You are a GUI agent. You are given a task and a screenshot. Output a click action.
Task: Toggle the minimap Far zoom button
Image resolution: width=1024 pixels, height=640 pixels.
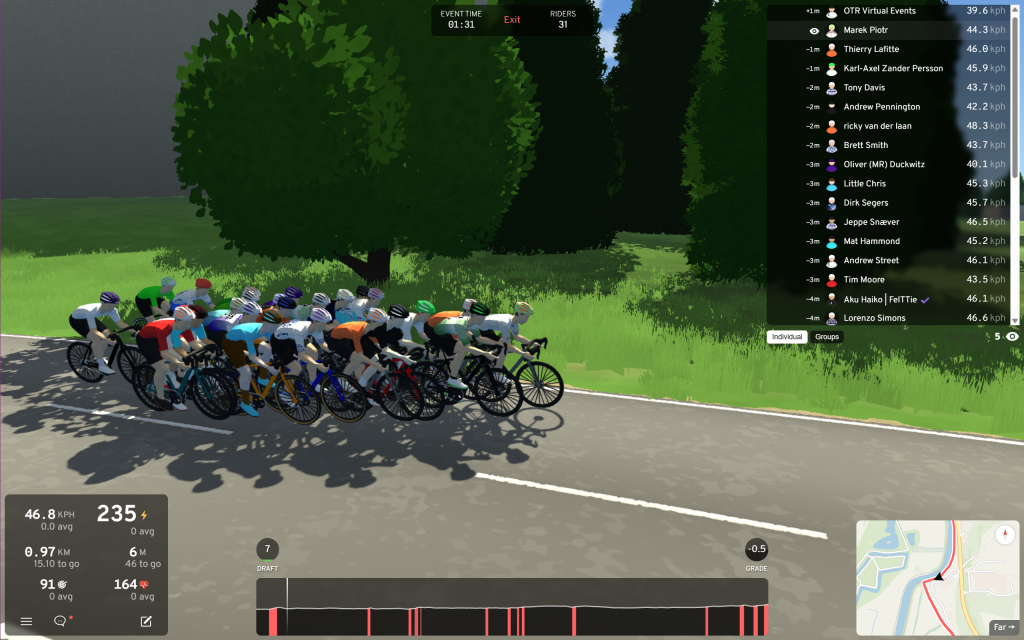click(x=1002, y=627)
